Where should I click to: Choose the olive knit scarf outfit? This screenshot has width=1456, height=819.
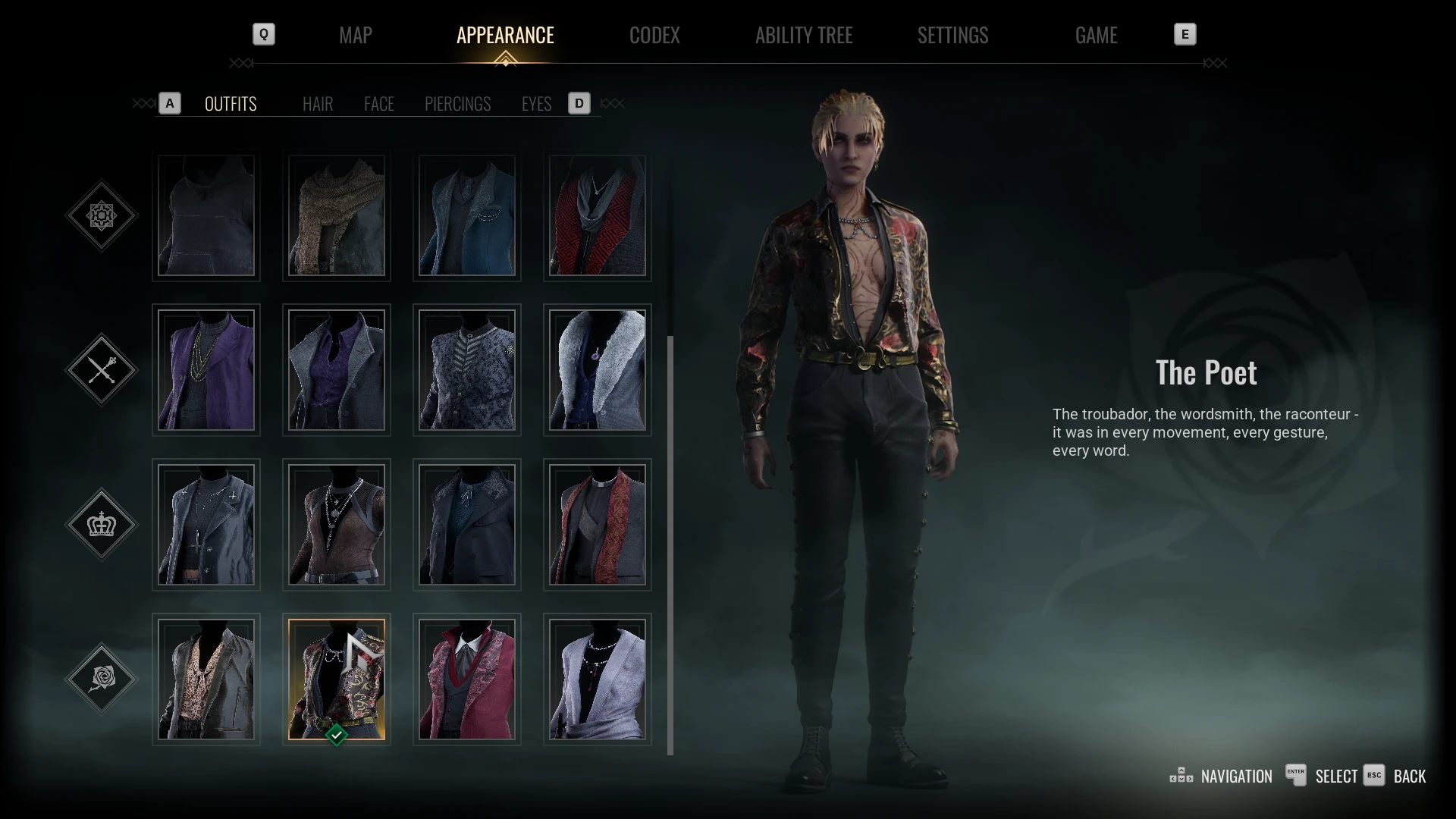point(337,216)
